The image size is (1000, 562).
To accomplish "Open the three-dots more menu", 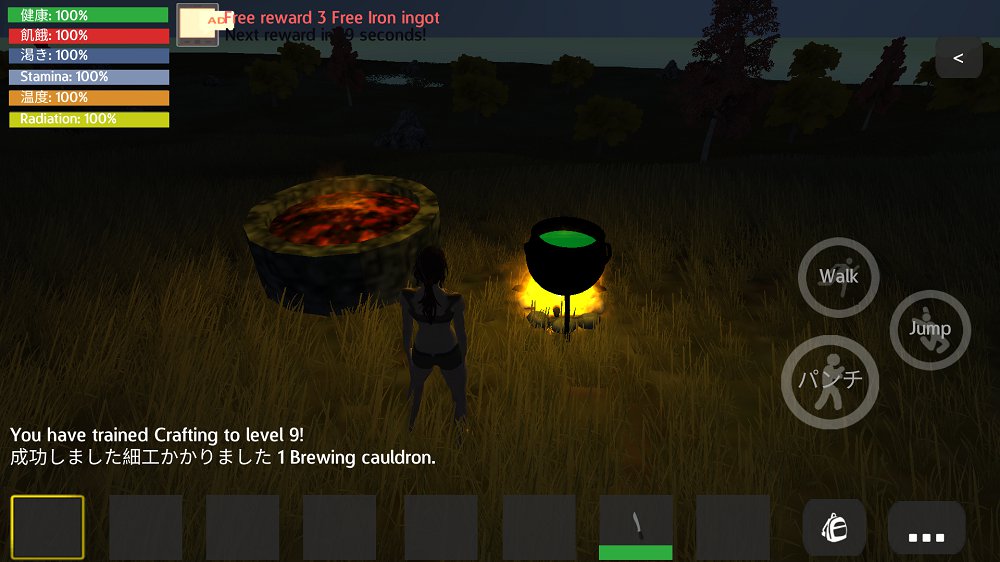I will pos(926,529).
